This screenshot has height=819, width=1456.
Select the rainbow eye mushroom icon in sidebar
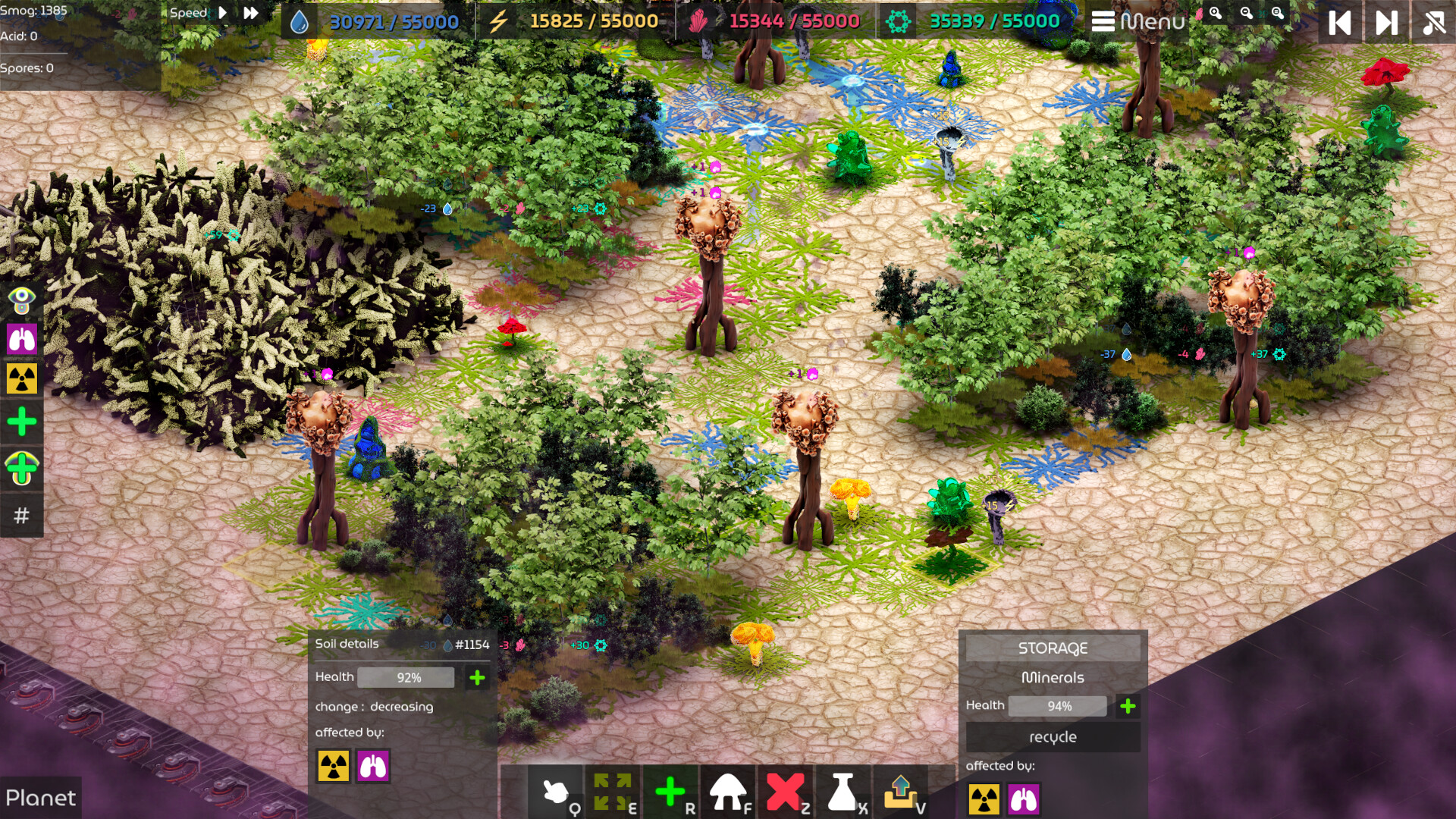(x=22, y=300)
